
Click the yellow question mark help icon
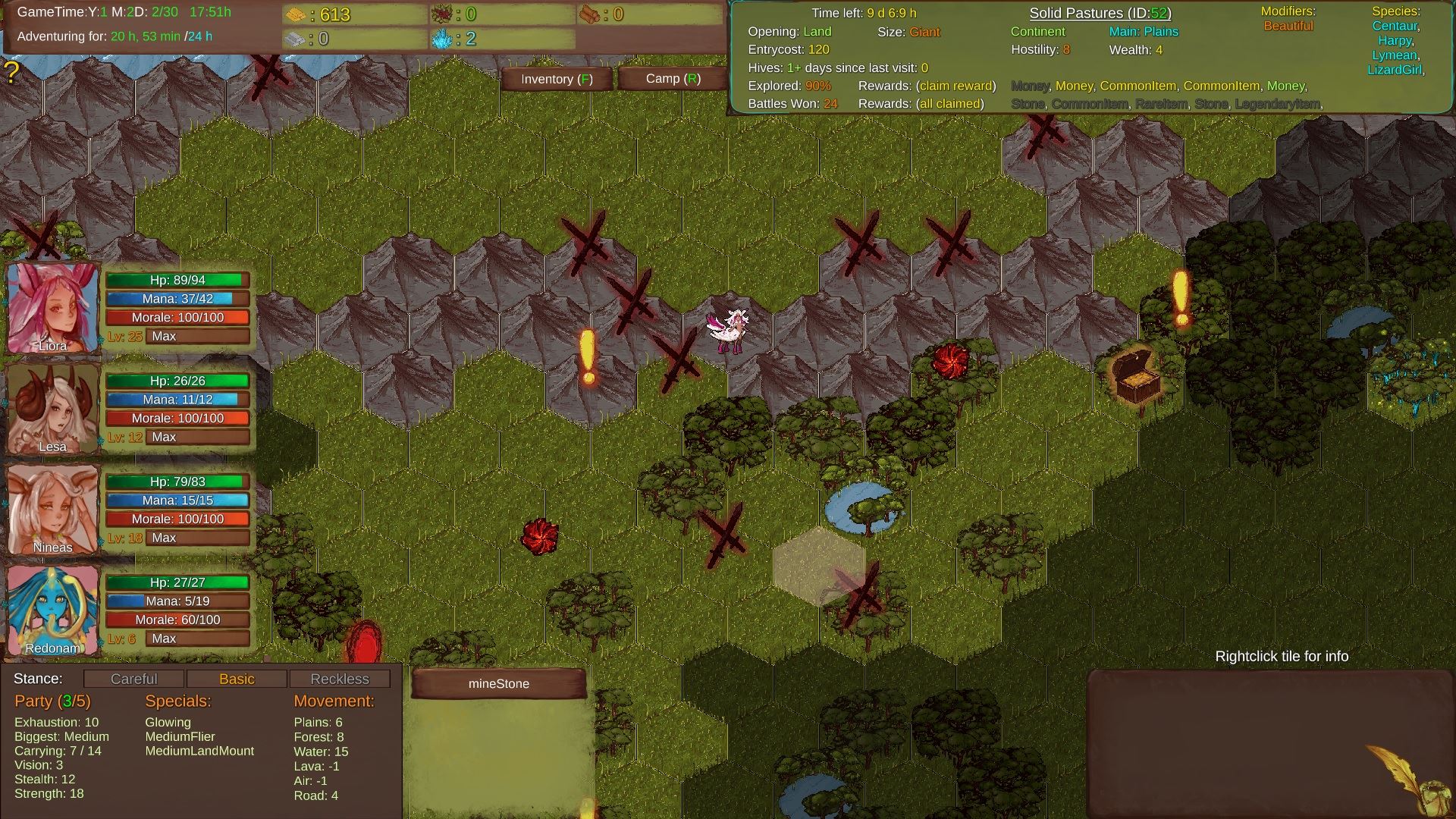click(11, 73)
